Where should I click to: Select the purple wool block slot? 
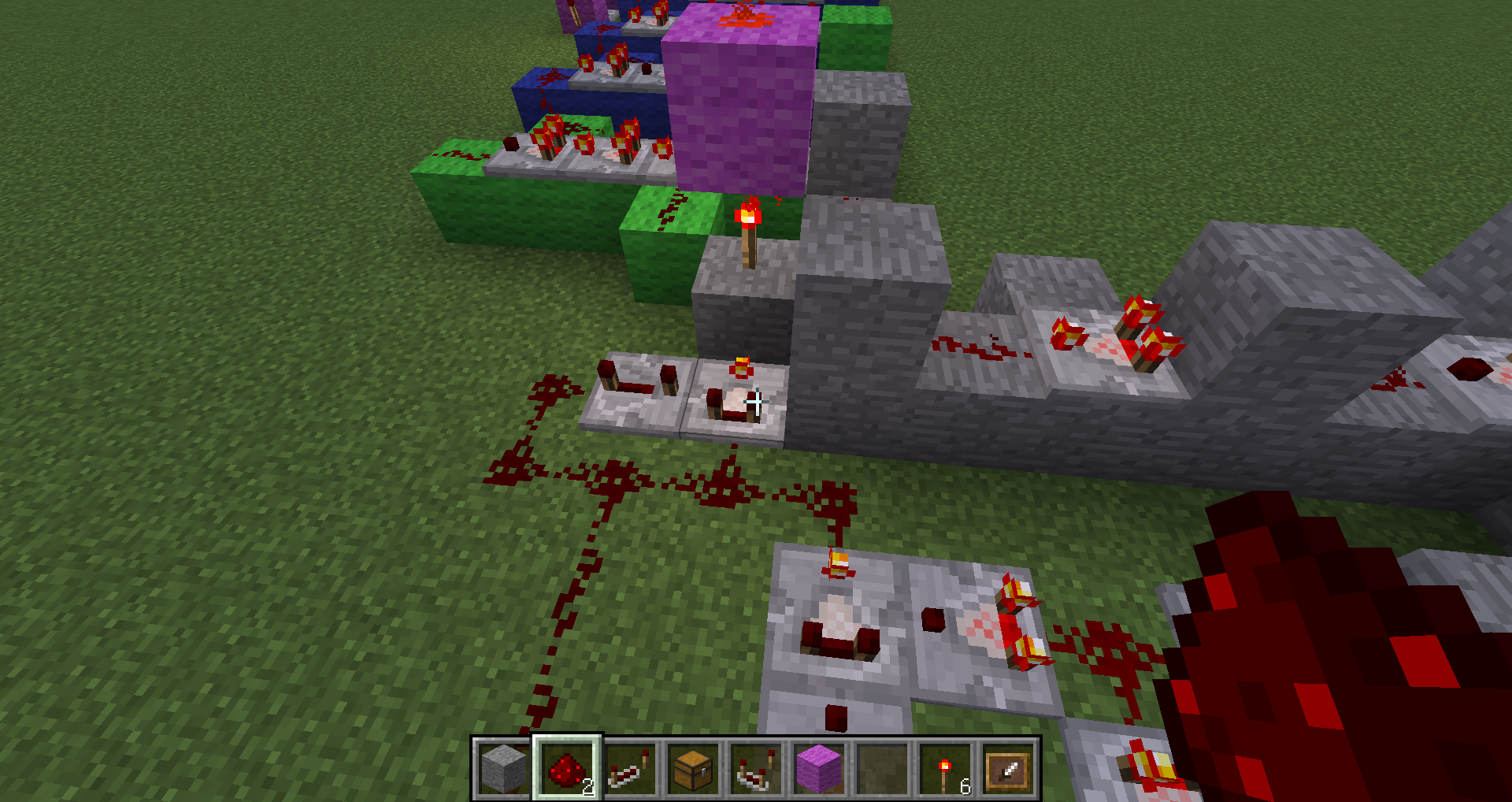(819, 768)
